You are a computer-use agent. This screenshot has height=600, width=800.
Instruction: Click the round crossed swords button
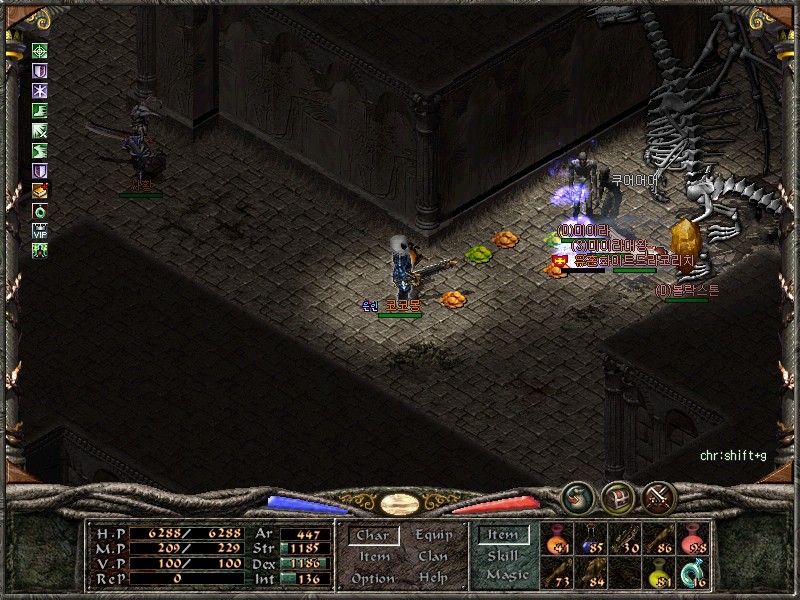(x=658, y=496)
